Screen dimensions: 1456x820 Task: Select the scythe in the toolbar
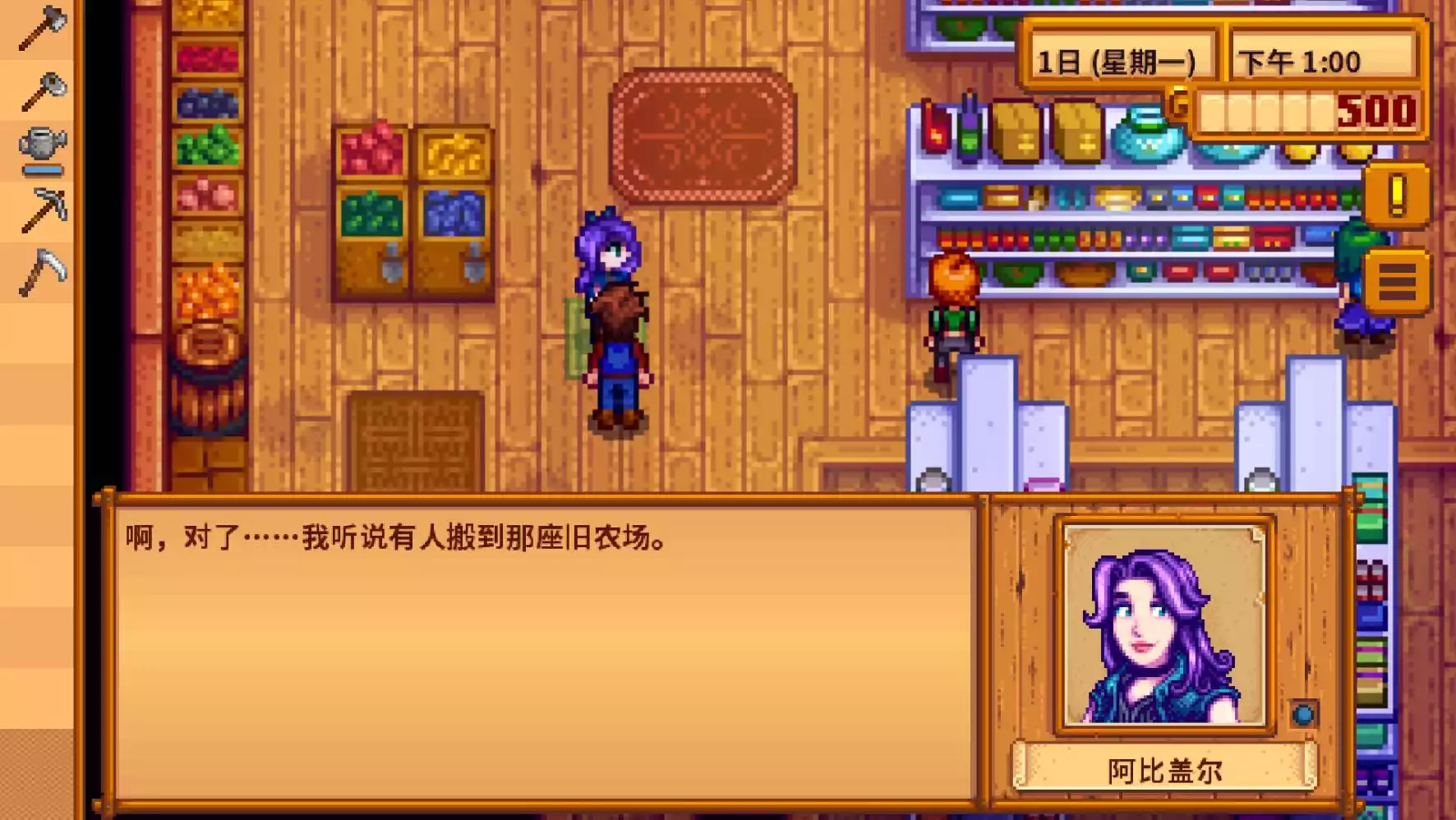coord(43,271)
